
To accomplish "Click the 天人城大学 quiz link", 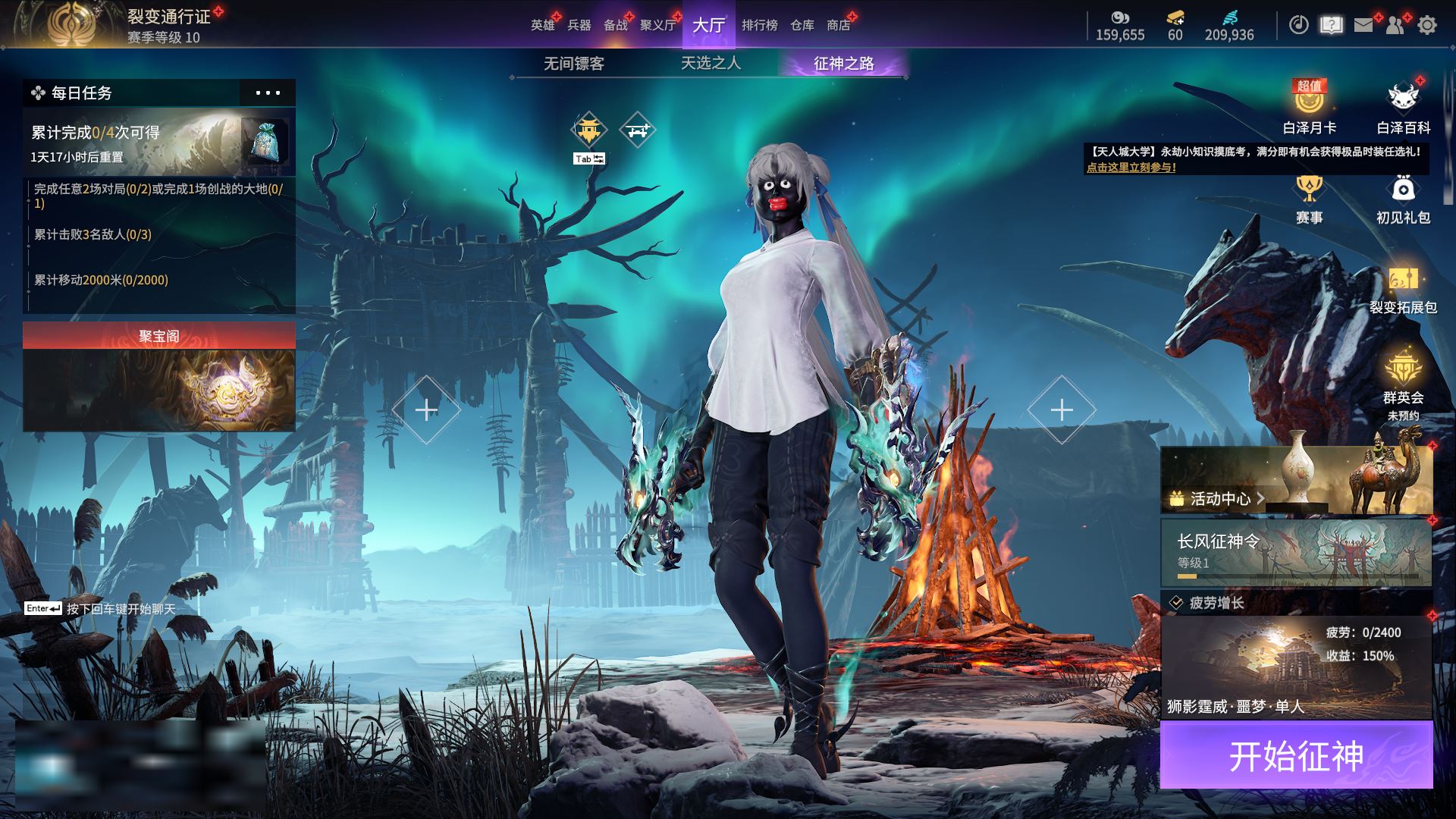I will [1131, 168].
